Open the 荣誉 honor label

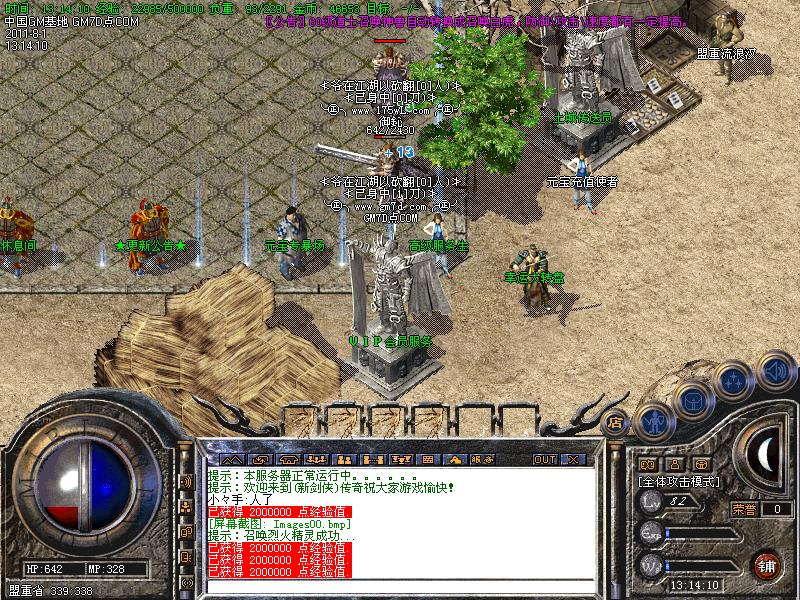coord(744,508)
